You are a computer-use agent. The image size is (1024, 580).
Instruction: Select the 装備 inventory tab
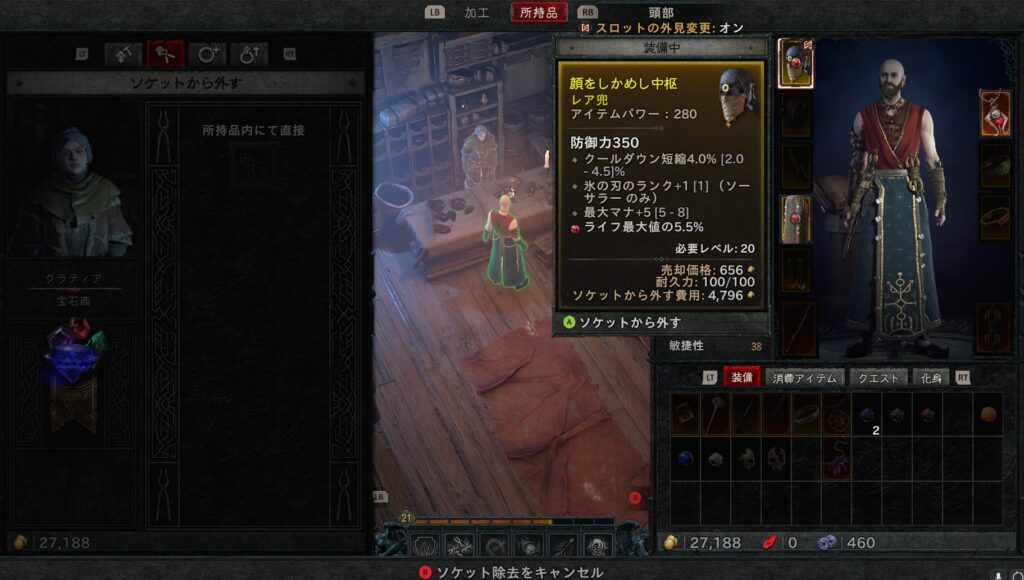[x=742, y=377]
